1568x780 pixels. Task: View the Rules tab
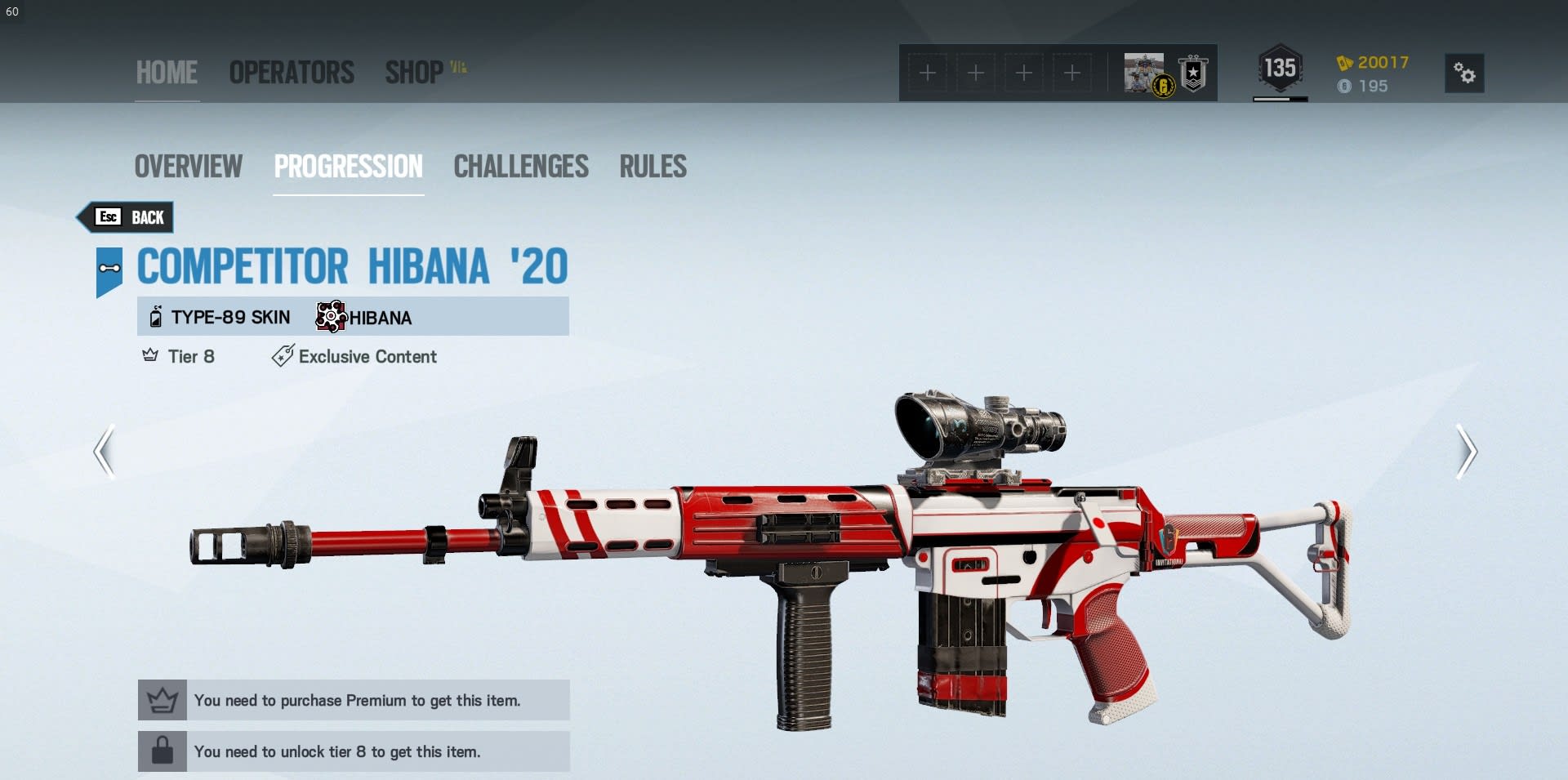click(x=653, y=167)
